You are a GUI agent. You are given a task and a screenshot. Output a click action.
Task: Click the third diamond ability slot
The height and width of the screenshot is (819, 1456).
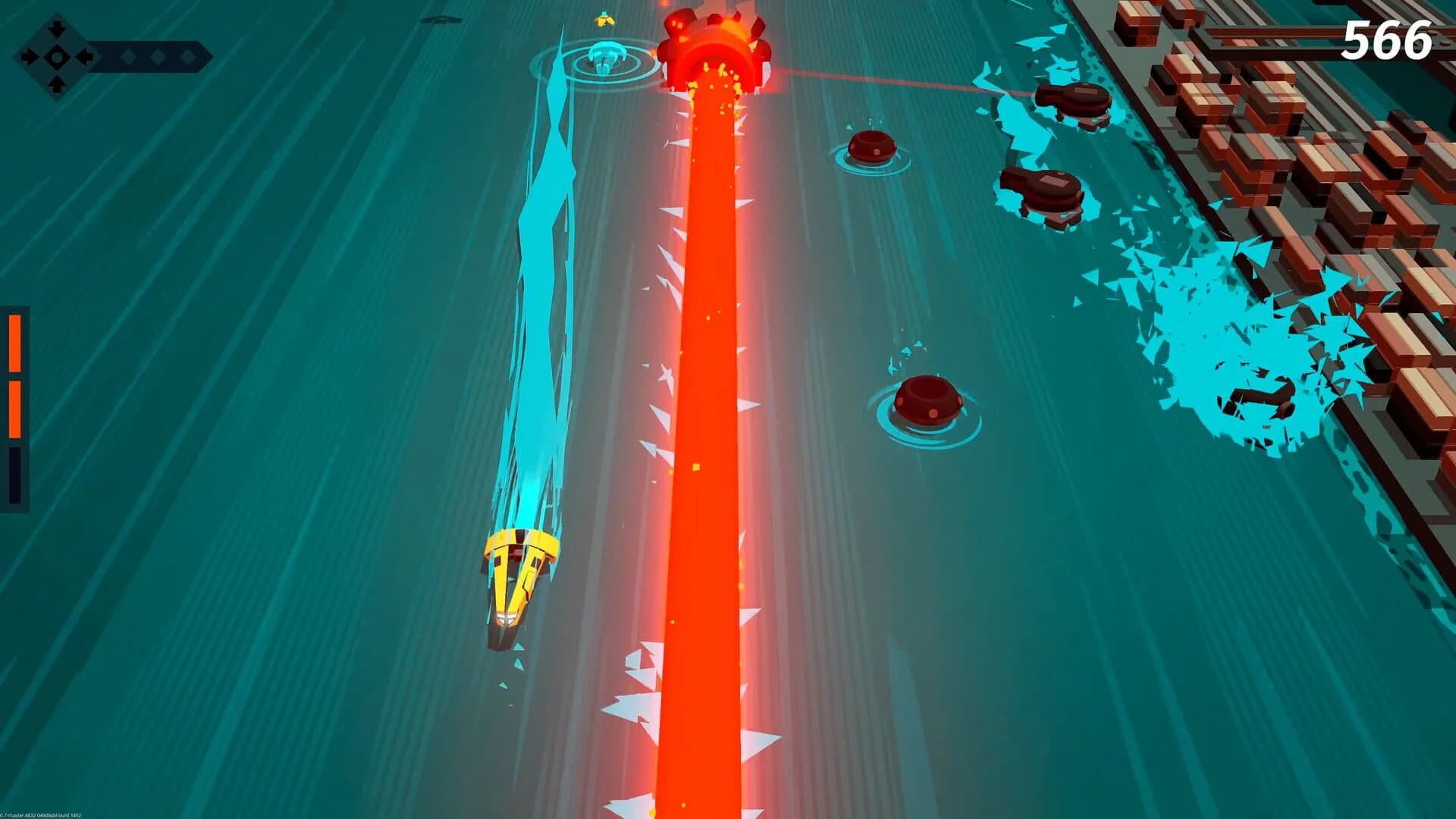(187, 57)
